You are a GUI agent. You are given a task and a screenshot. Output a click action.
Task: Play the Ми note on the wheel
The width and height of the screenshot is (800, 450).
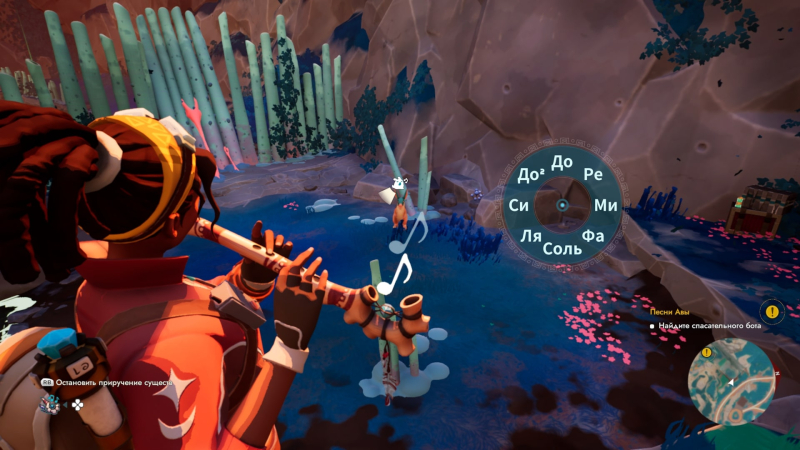[606, 205]
